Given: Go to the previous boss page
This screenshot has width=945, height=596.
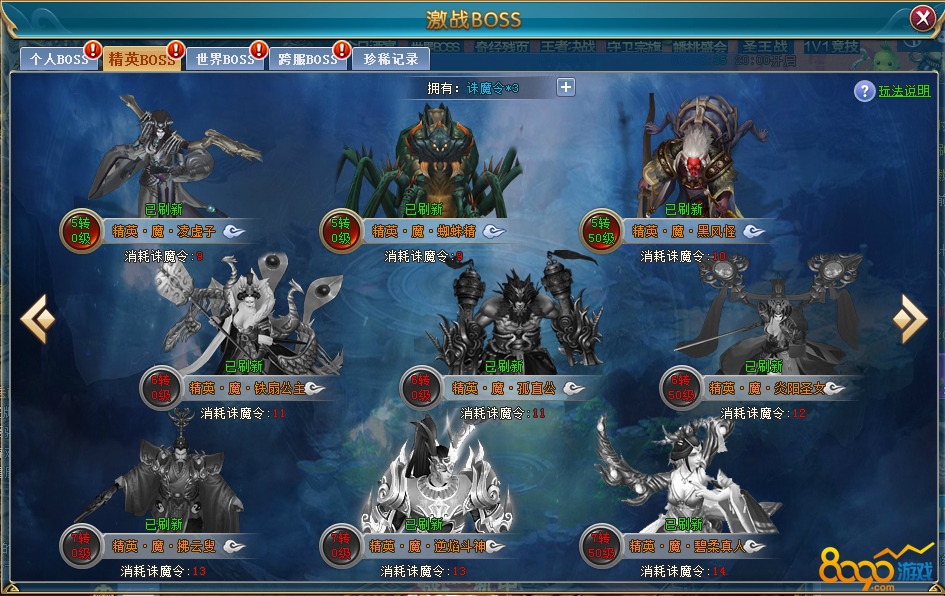Looking at the screenshot, I should 38,319.
